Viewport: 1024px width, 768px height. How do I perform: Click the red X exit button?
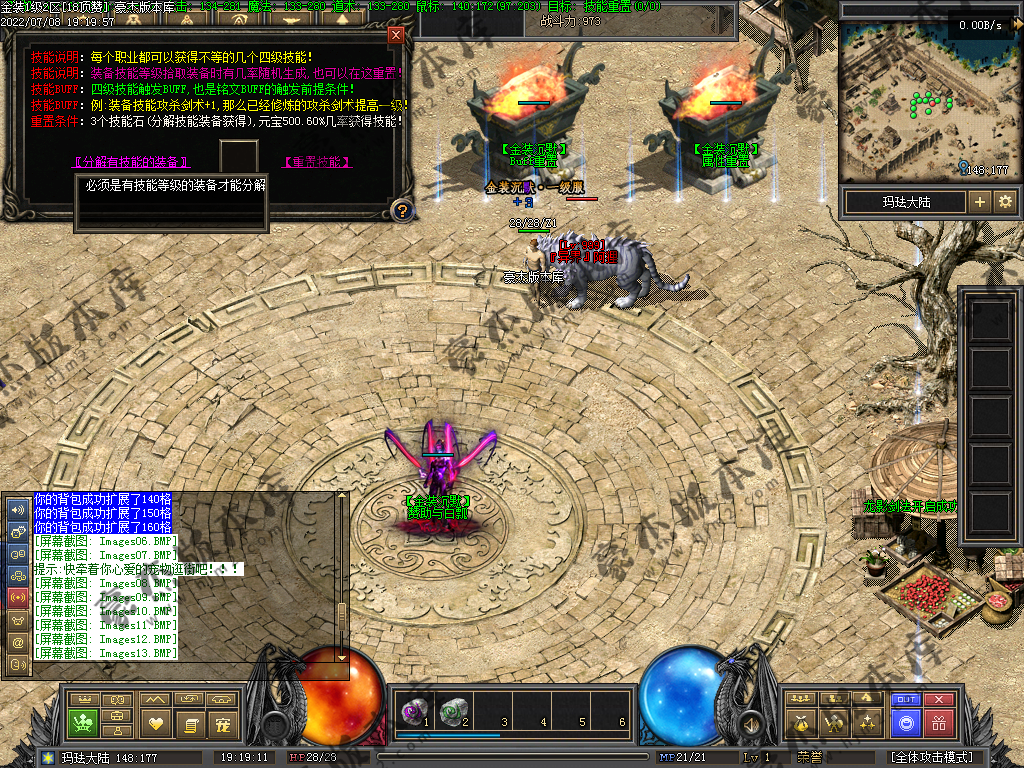pos(938,700)
